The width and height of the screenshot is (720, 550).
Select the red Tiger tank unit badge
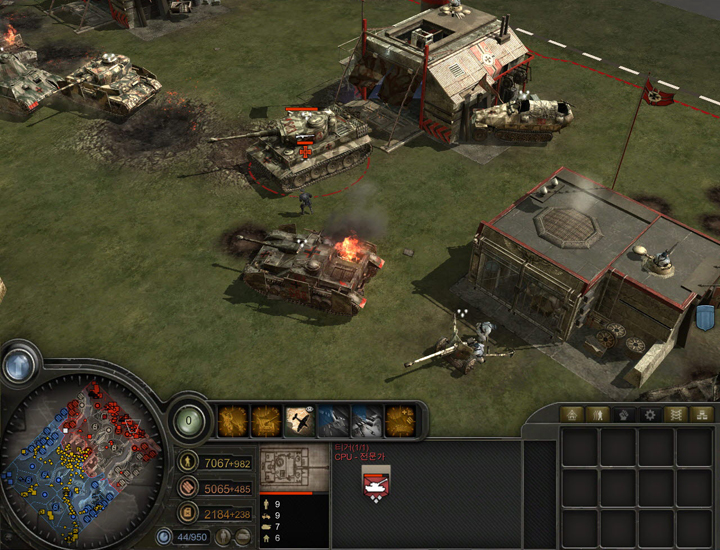point(376,483)
